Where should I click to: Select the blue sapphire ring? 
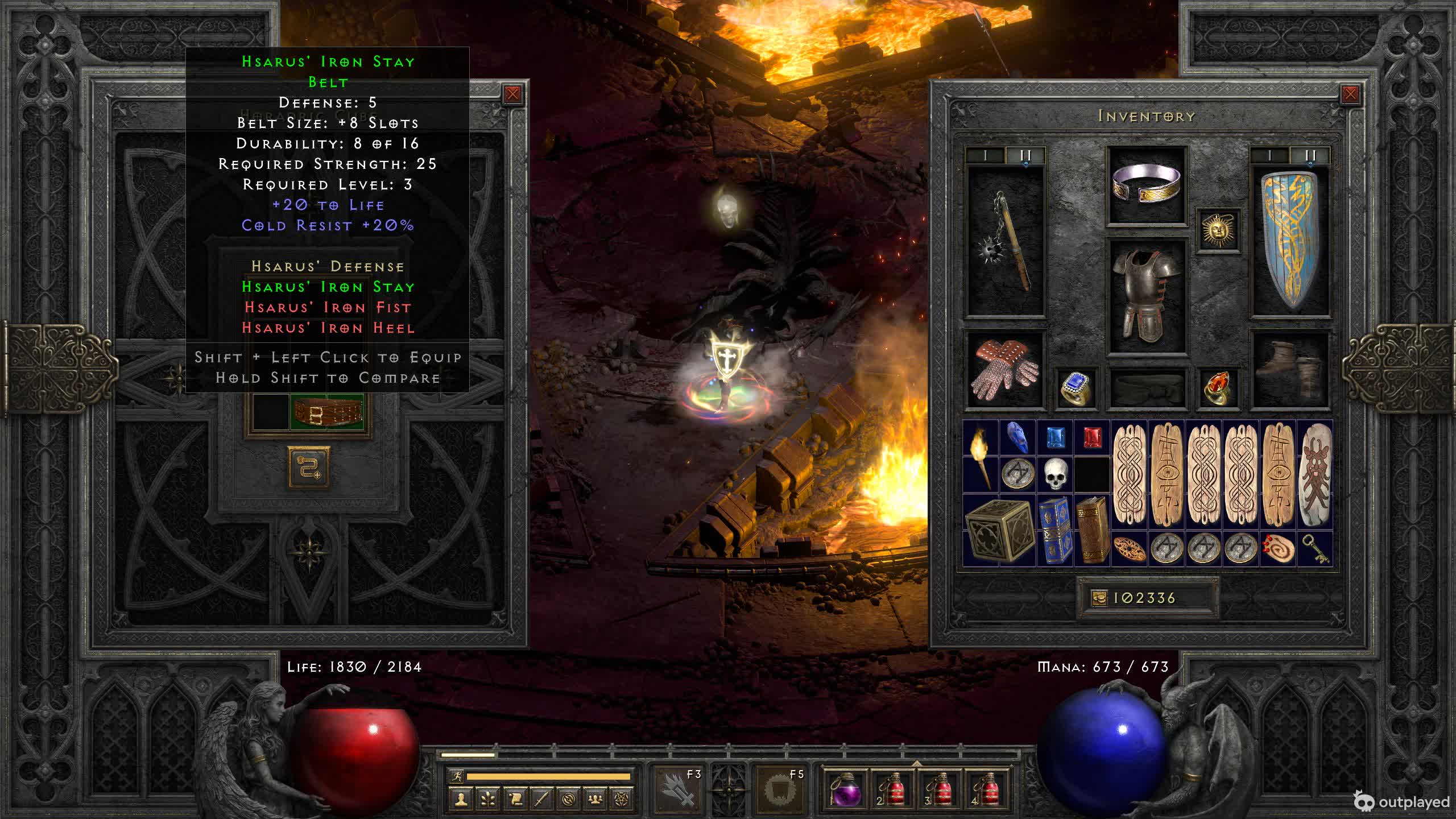[1076, 388]
